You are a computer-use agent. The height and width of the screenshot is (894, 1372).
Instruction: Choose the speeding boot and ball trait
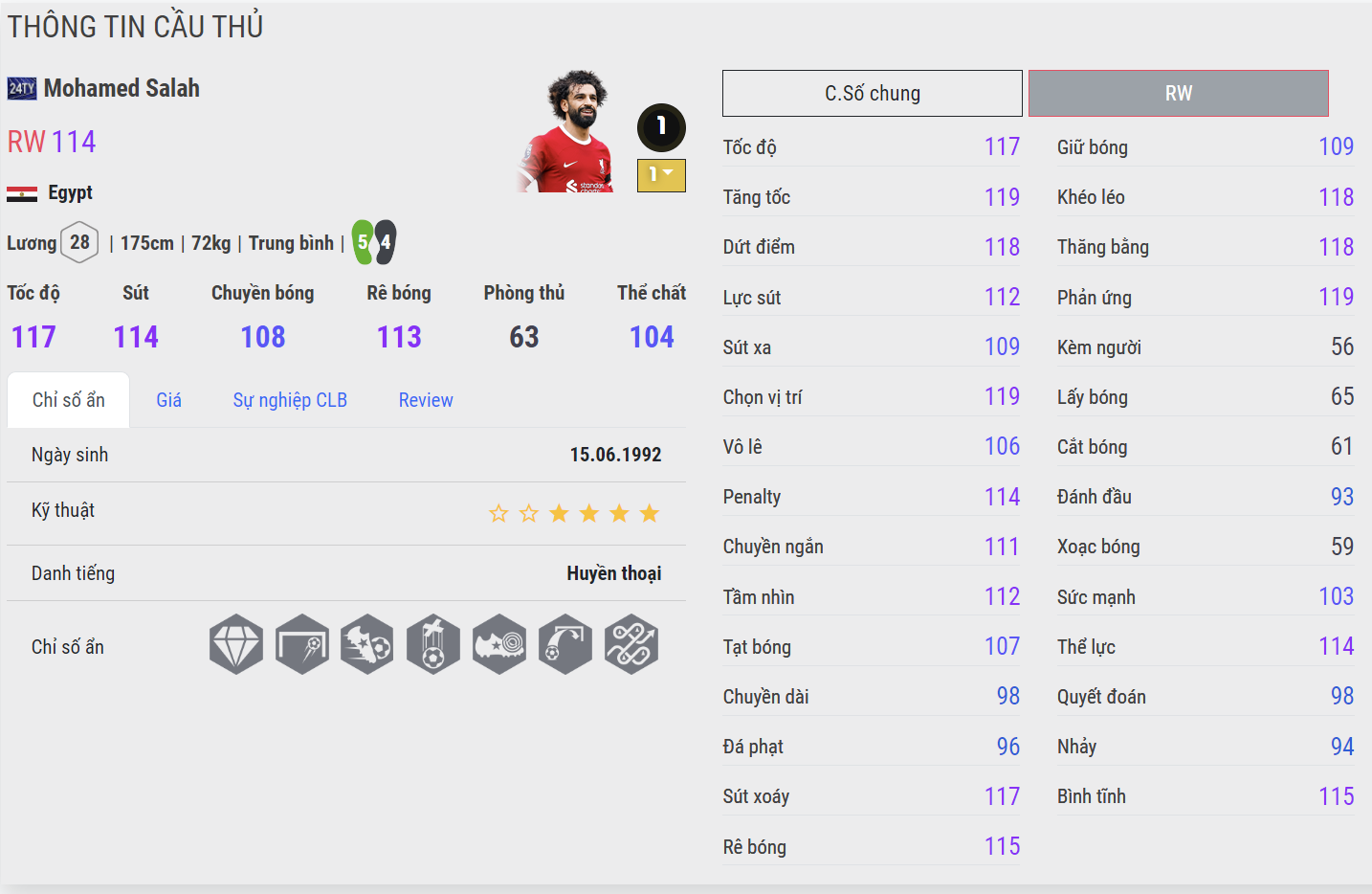point(367,644)
